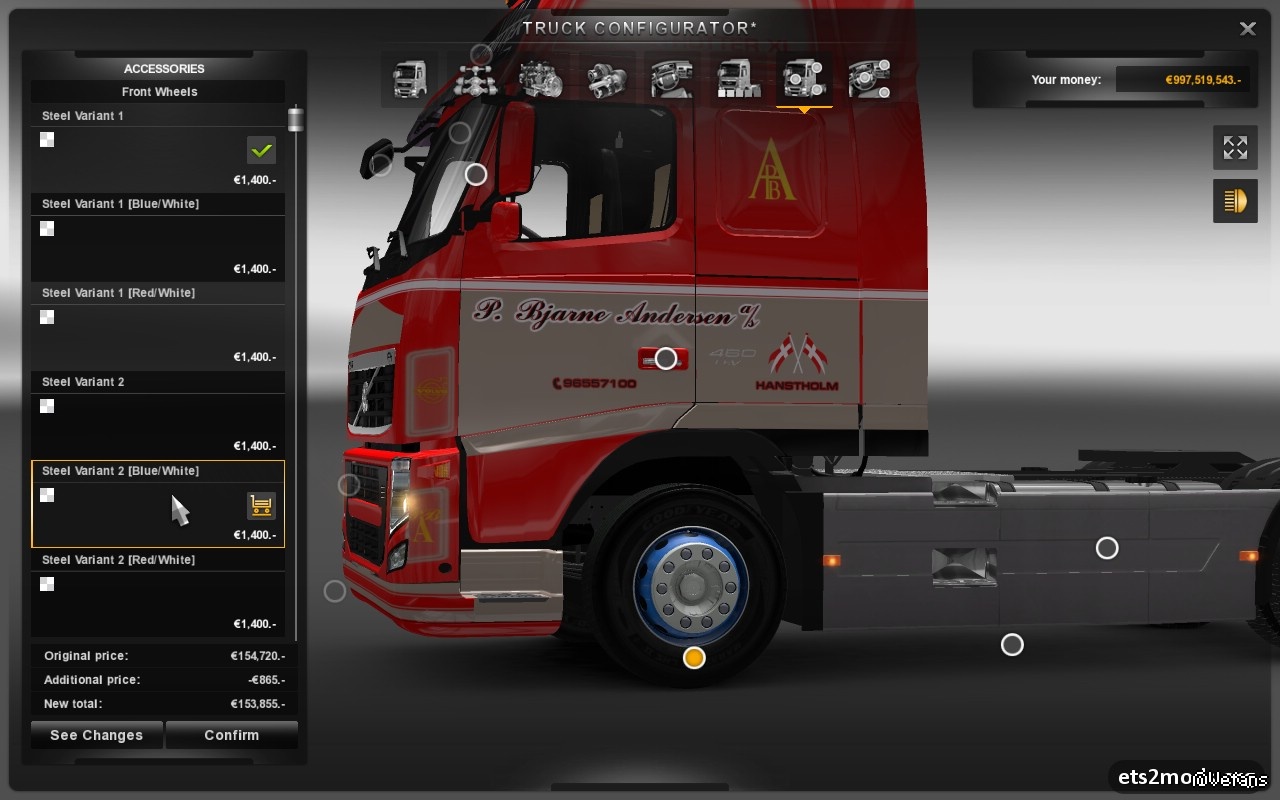
Task: Open the interior steering wheel tab
Action: click(672, 78)
